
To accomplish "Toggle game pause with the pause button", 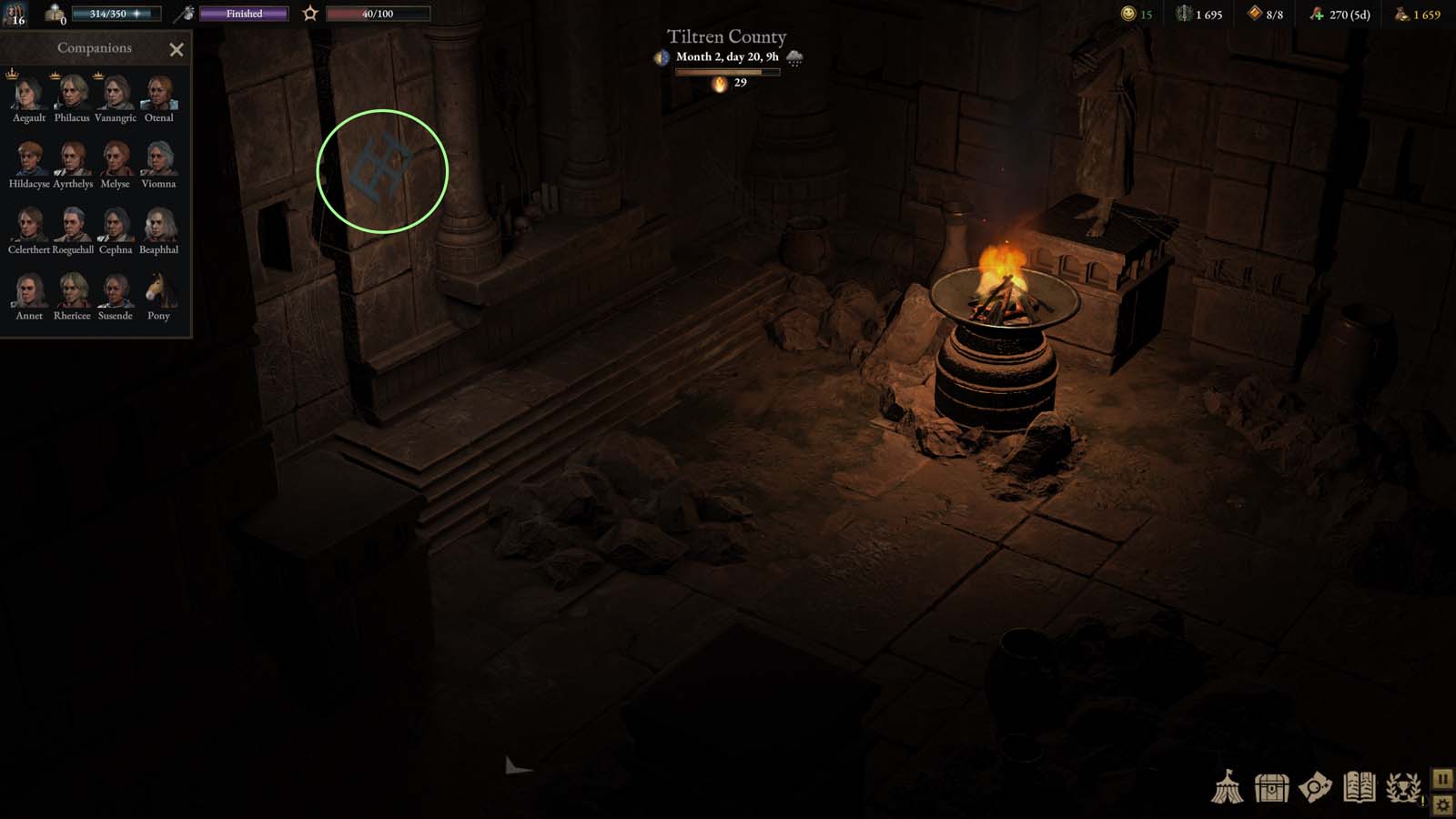I will 1445,780.
